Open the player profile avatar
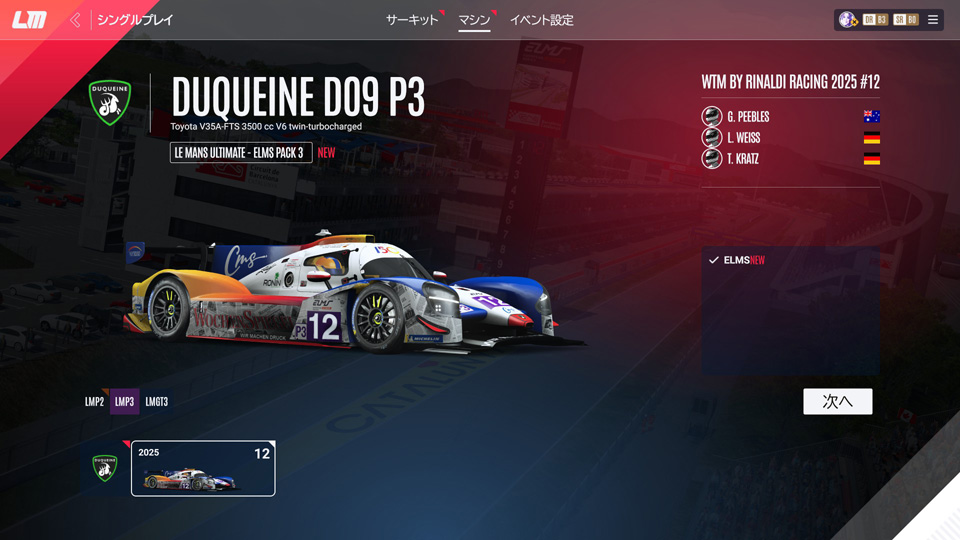 point(848,20)
